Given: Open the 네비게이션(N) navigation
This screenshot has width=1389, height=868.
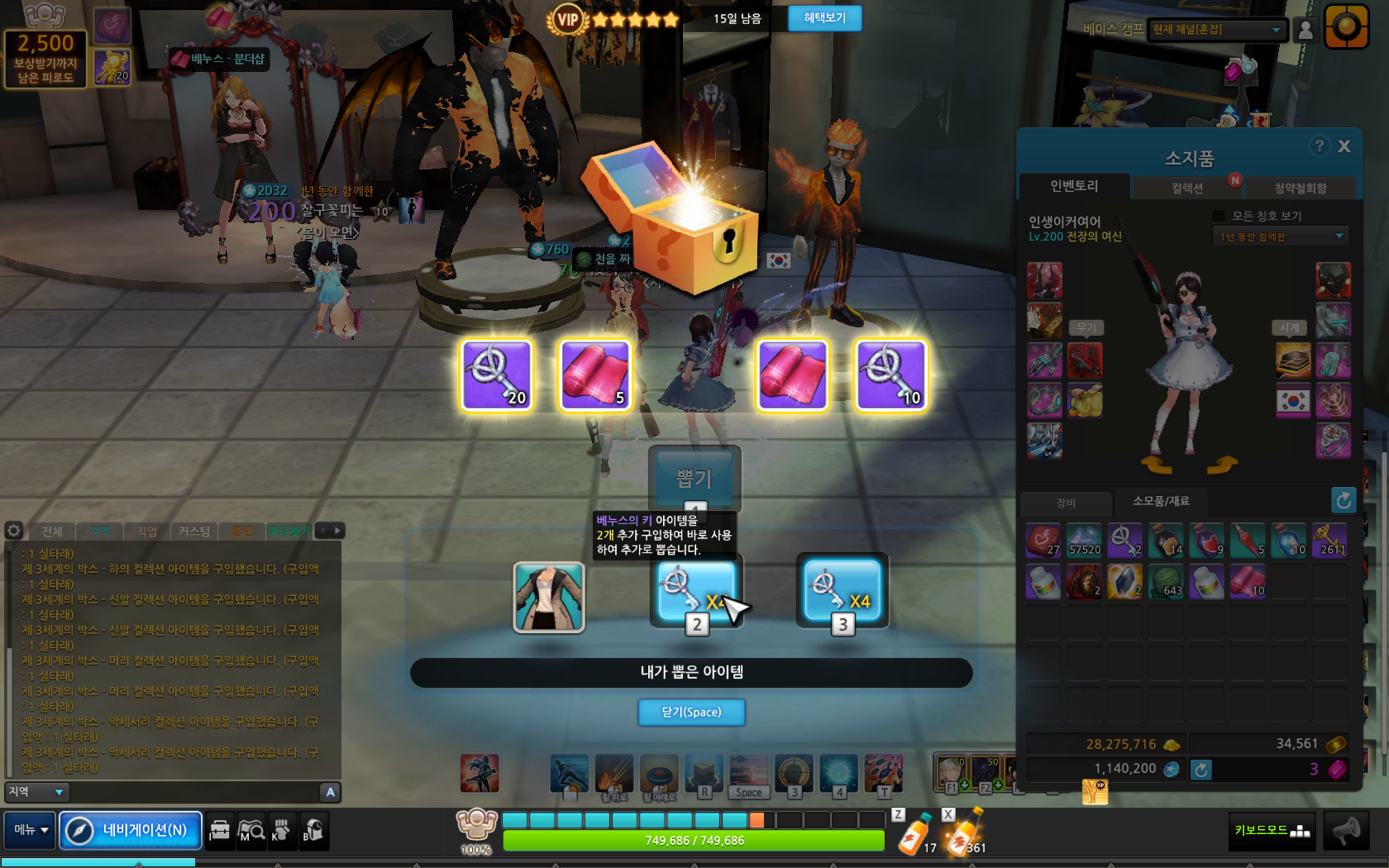Looking at the screenshot, I should 131,830.
